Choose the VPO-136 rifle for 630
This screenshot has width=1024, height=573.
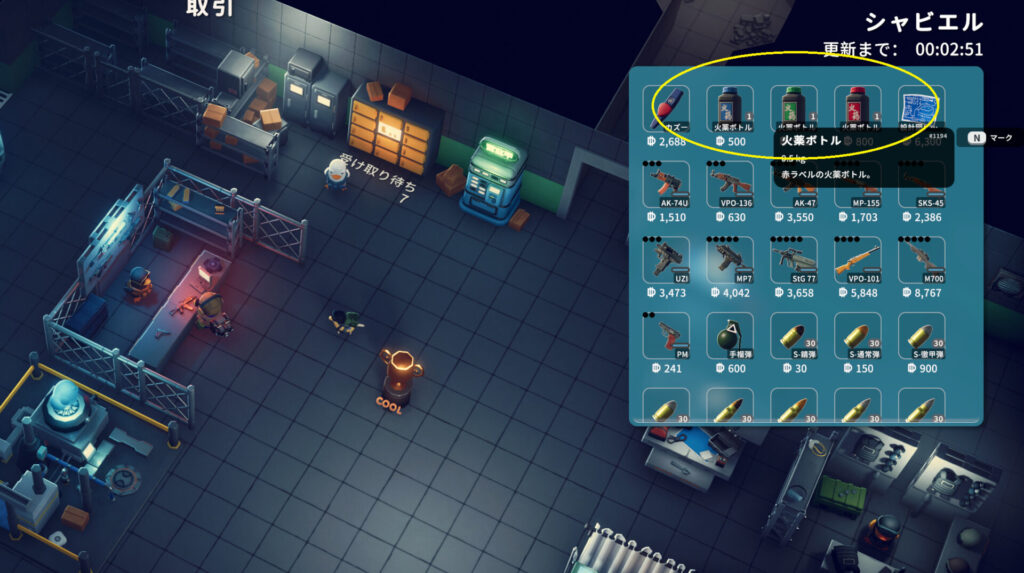tap(730, 185)
